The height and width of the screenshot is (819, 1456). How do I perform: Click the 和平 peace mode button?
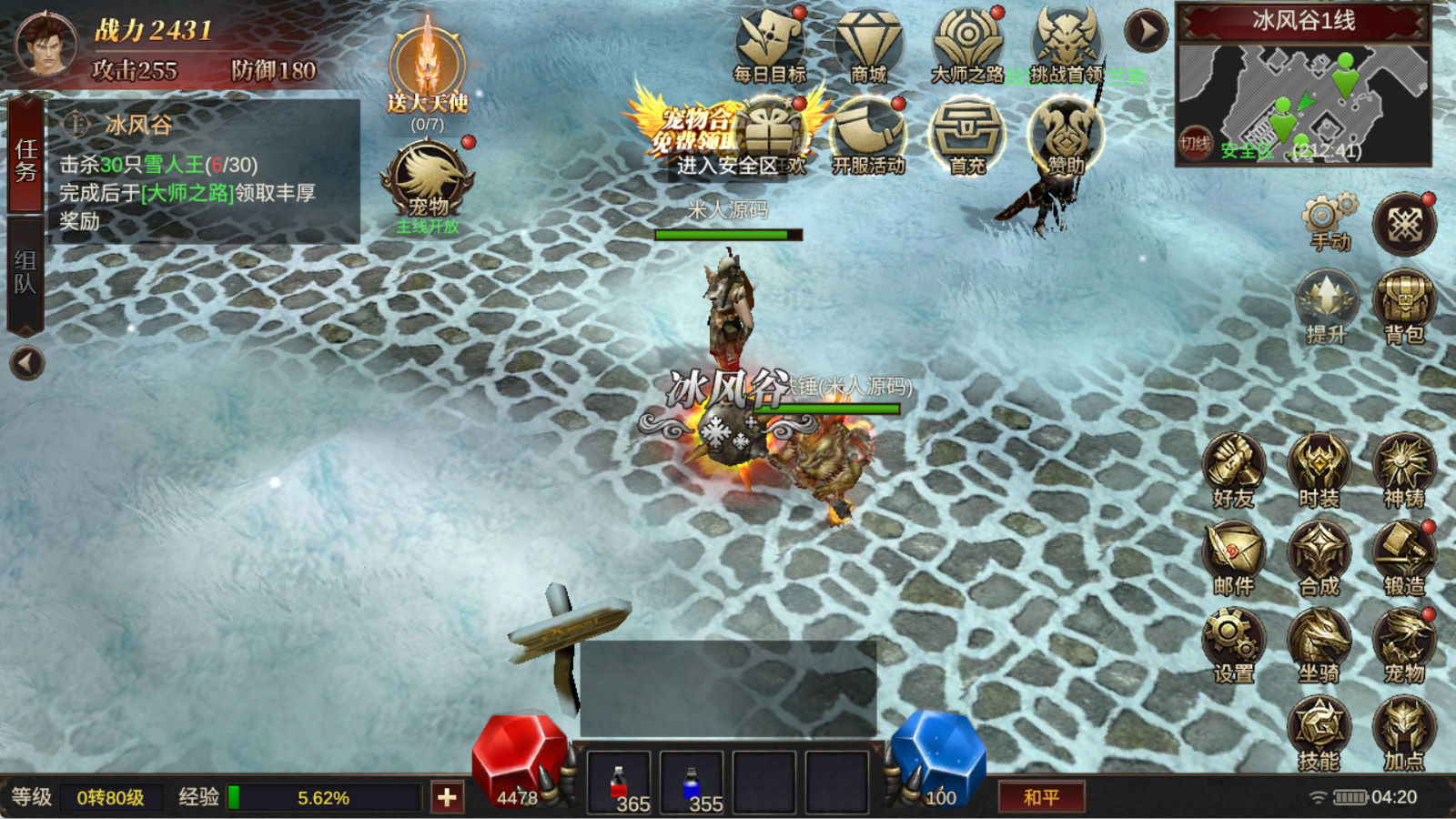[1042, 797]
